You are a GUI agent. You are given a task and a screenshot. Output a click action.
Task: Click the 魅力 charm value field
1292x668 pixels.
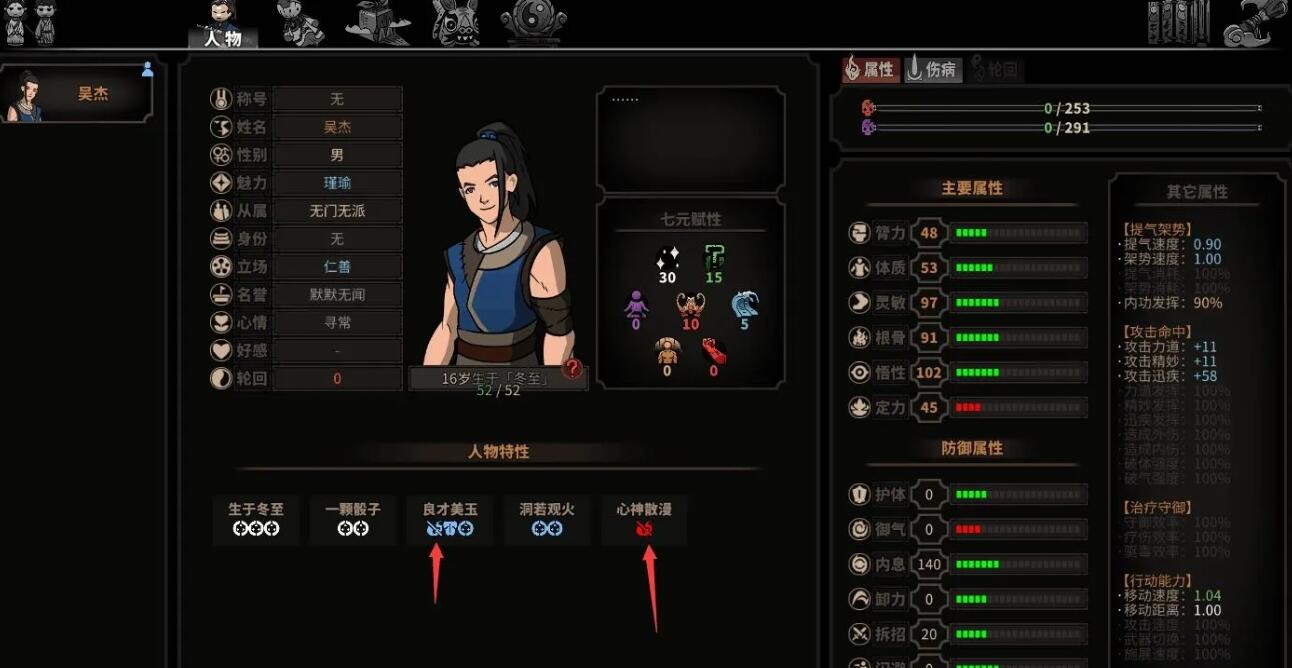(x=337, y=183)
